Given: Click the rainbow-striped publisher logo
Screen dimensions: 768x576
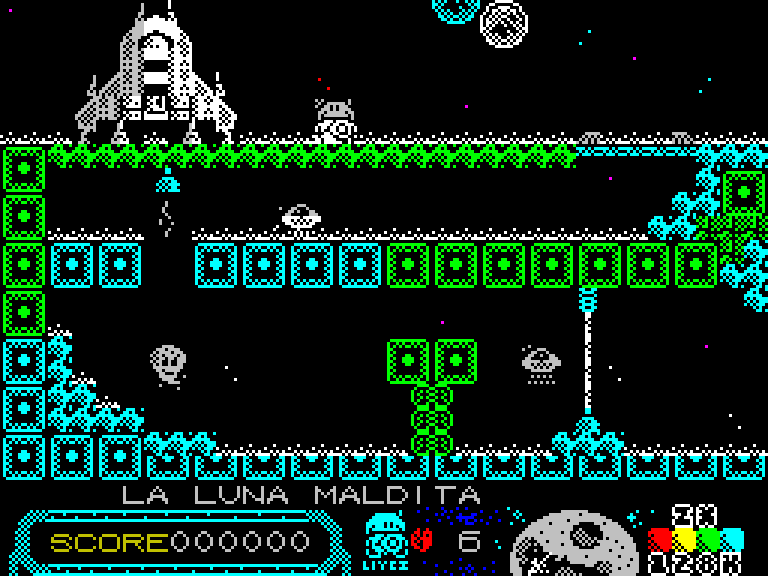Looking at the screenshot, I should click(x=697, y=541).
